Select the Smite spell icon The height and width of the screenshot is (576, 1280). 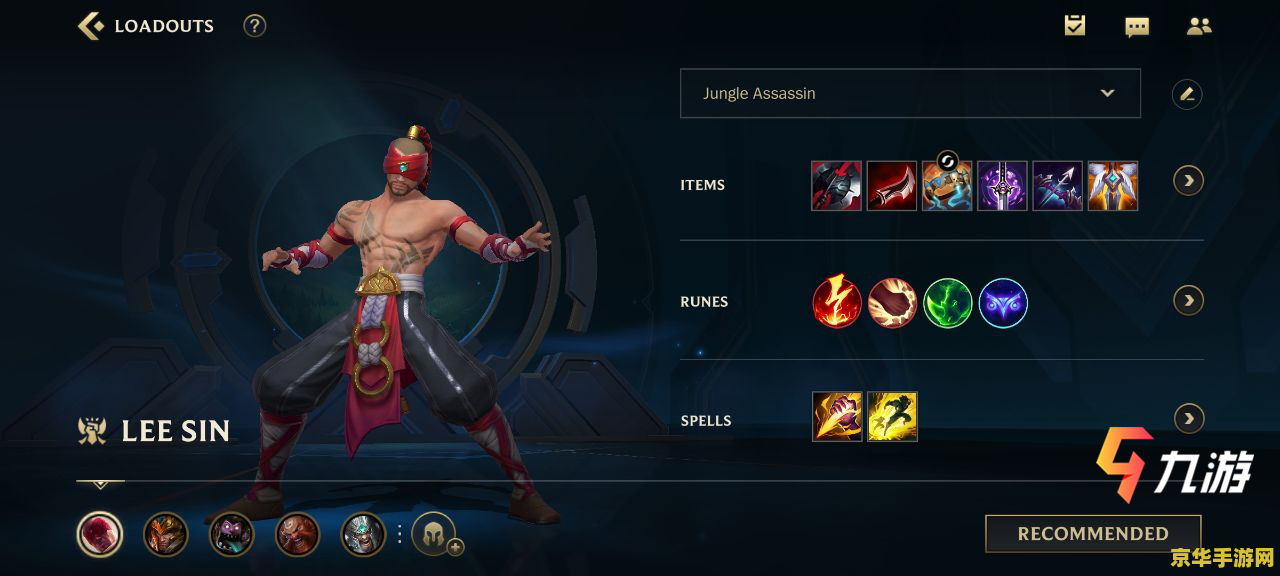(837, 417)
